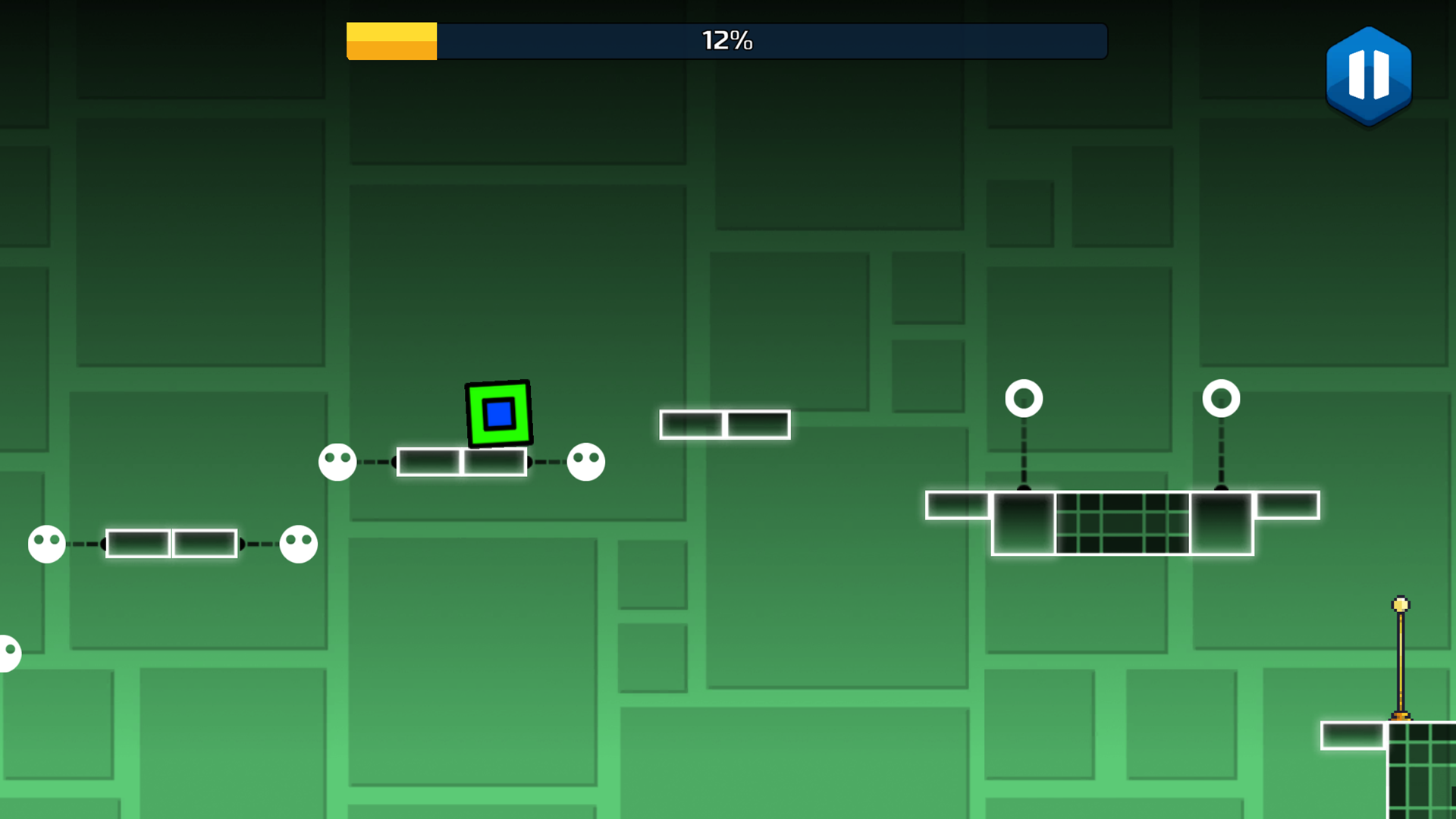Click the platform directly under the player cube
Image resolution: width=1456 pixels, height=819 pixels.
[461, 463]
